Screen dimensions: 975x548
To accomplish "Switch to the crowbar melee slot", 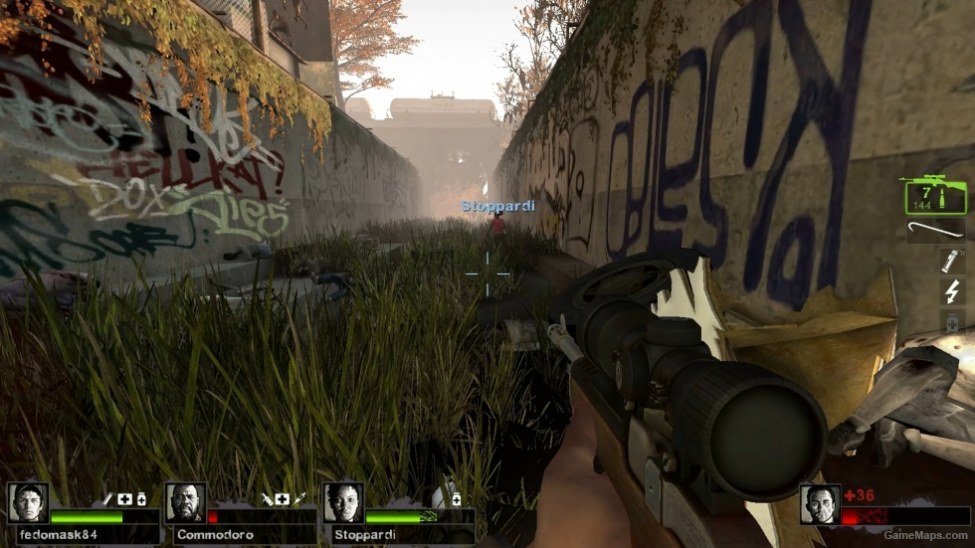I will point(936,231).
